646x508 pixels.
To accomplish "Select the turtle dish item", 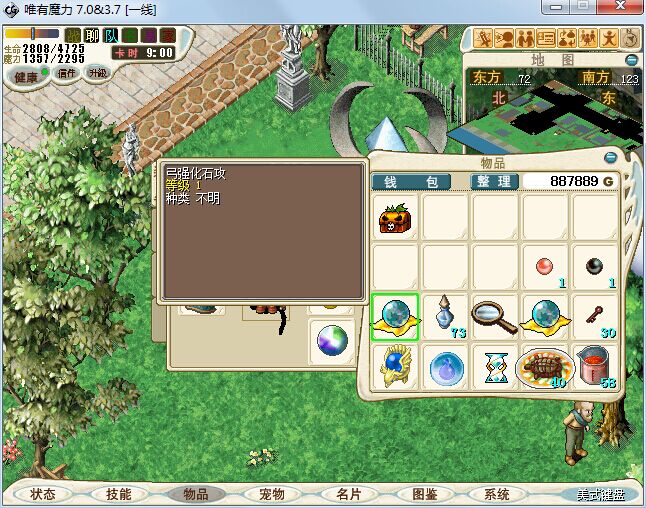I will click(x=545, y=367).
